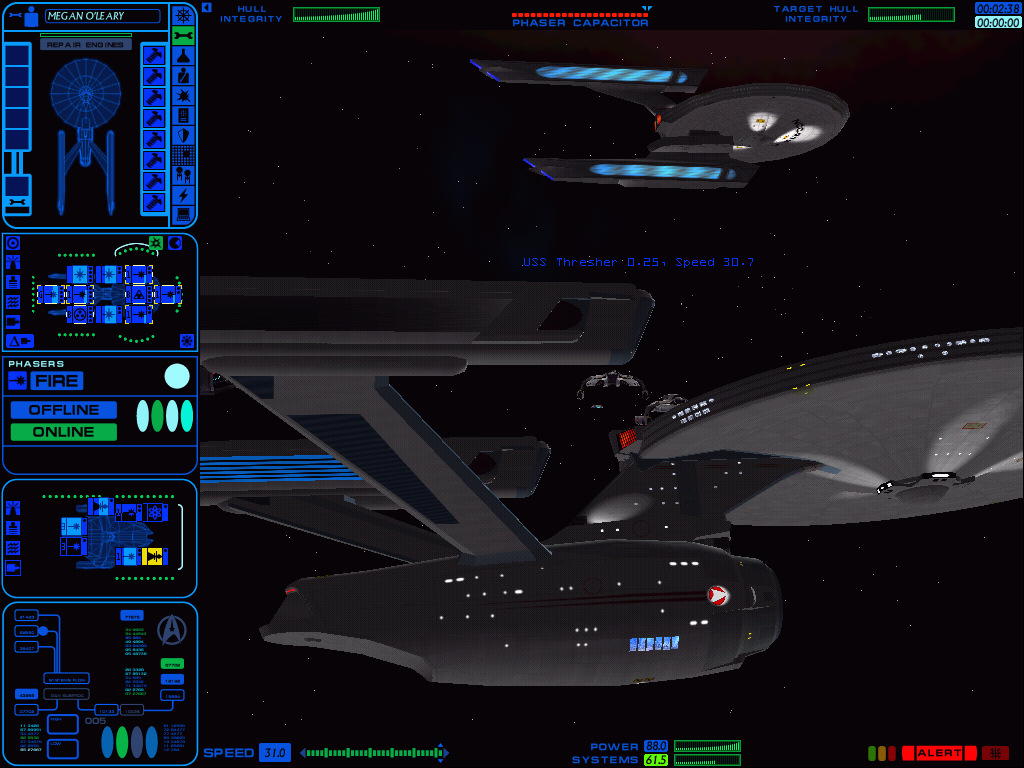Viewport: 1024px width, 768px height.
Task: Select the explosion weapons station icon
Action: tap(183, 95)
